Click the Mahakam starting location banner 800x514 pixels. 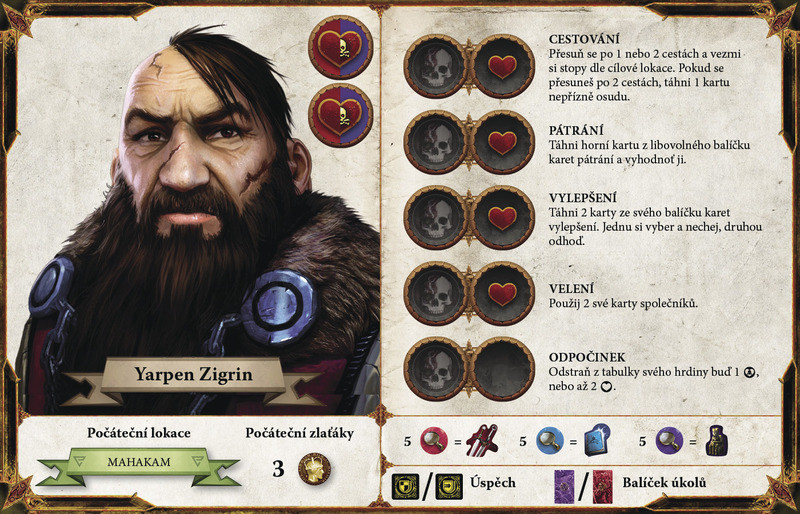click(139, 464)
